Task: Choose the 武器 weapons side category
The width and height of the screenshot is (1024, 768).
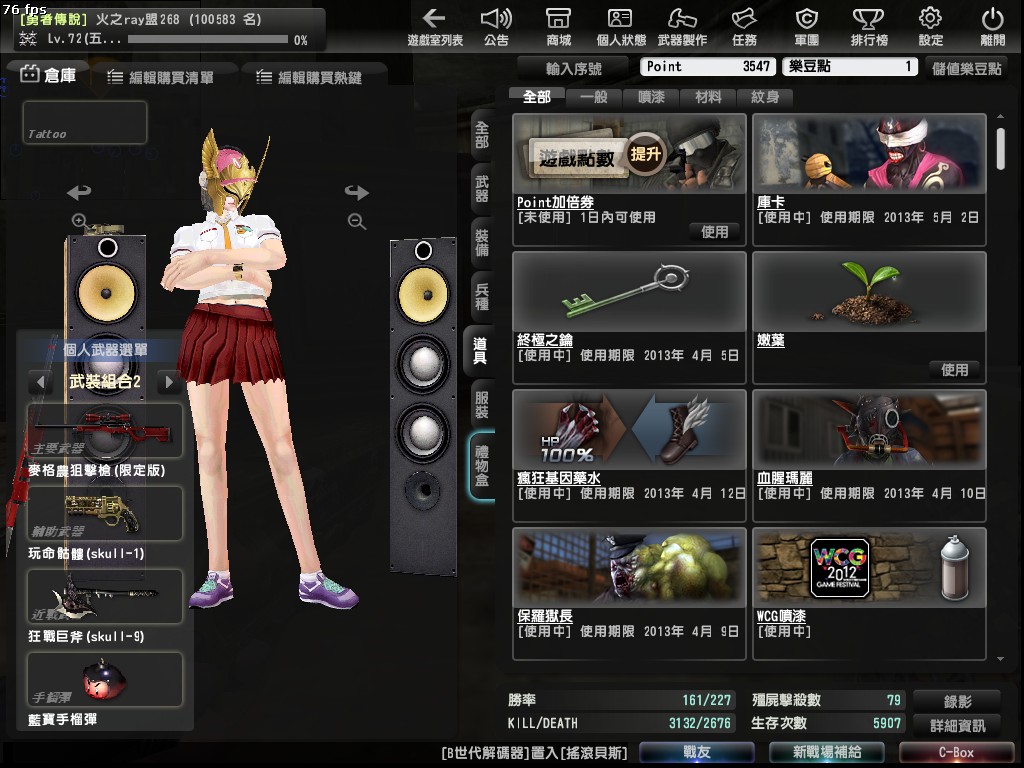Action: pyautogui.click(x=482, y=190)
